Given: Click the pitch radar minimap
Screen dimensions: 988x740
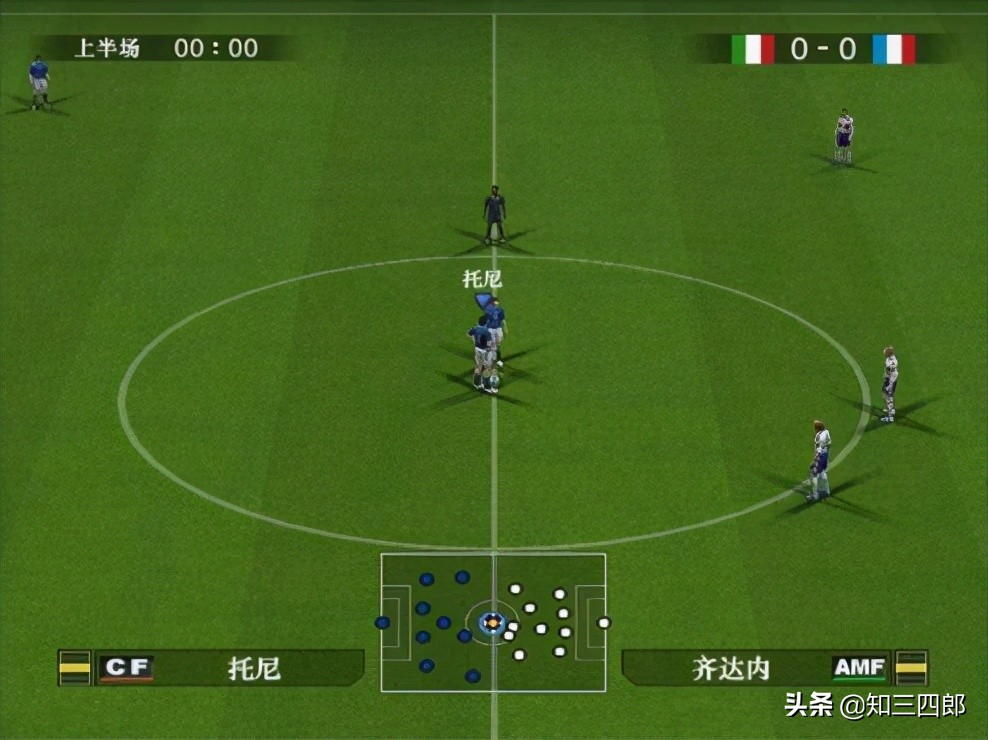Looking at the screenshot, I should [493, 622].
